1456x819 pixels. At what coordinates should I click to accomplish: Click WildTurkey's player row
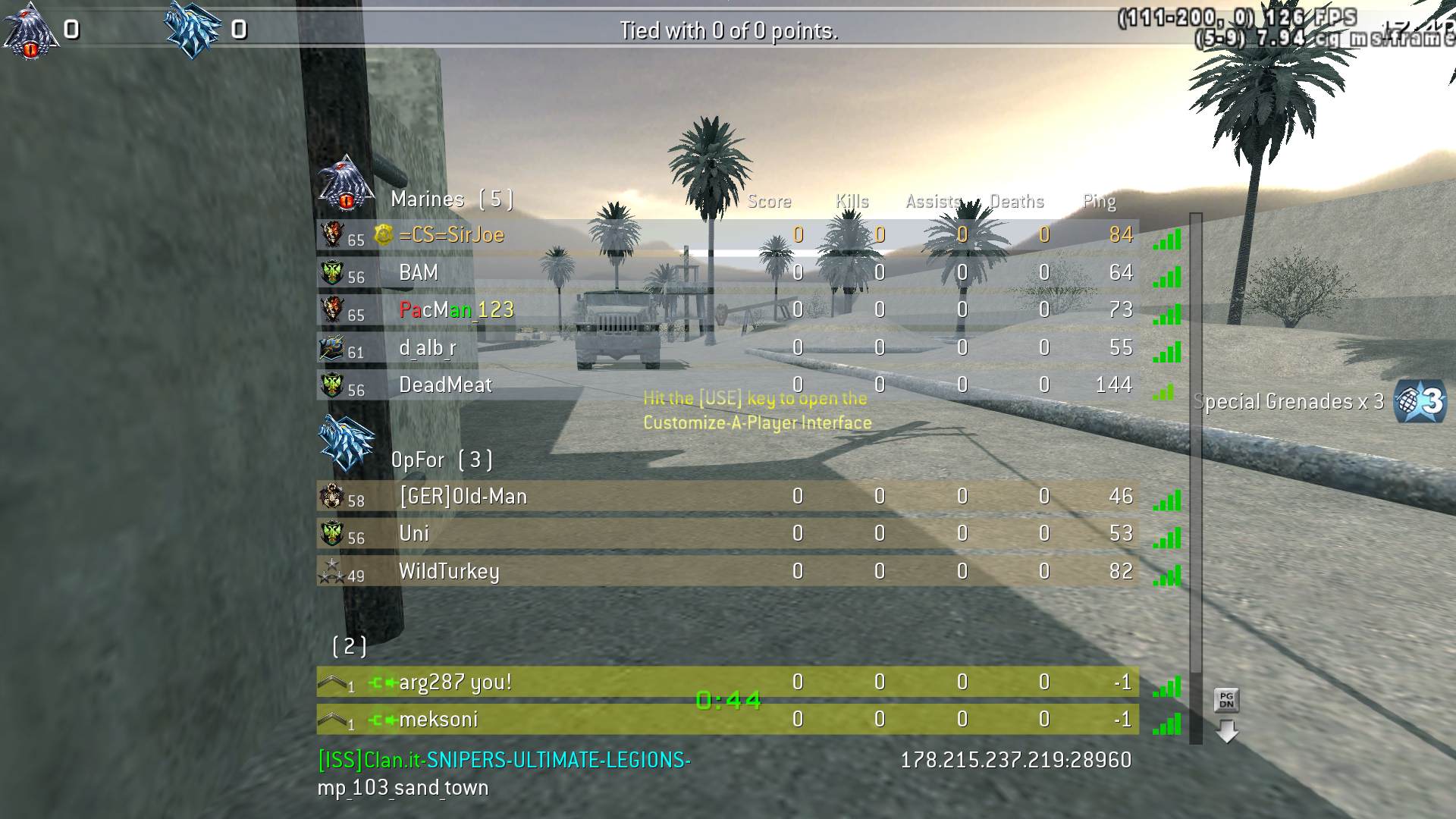tap(726, 571)
